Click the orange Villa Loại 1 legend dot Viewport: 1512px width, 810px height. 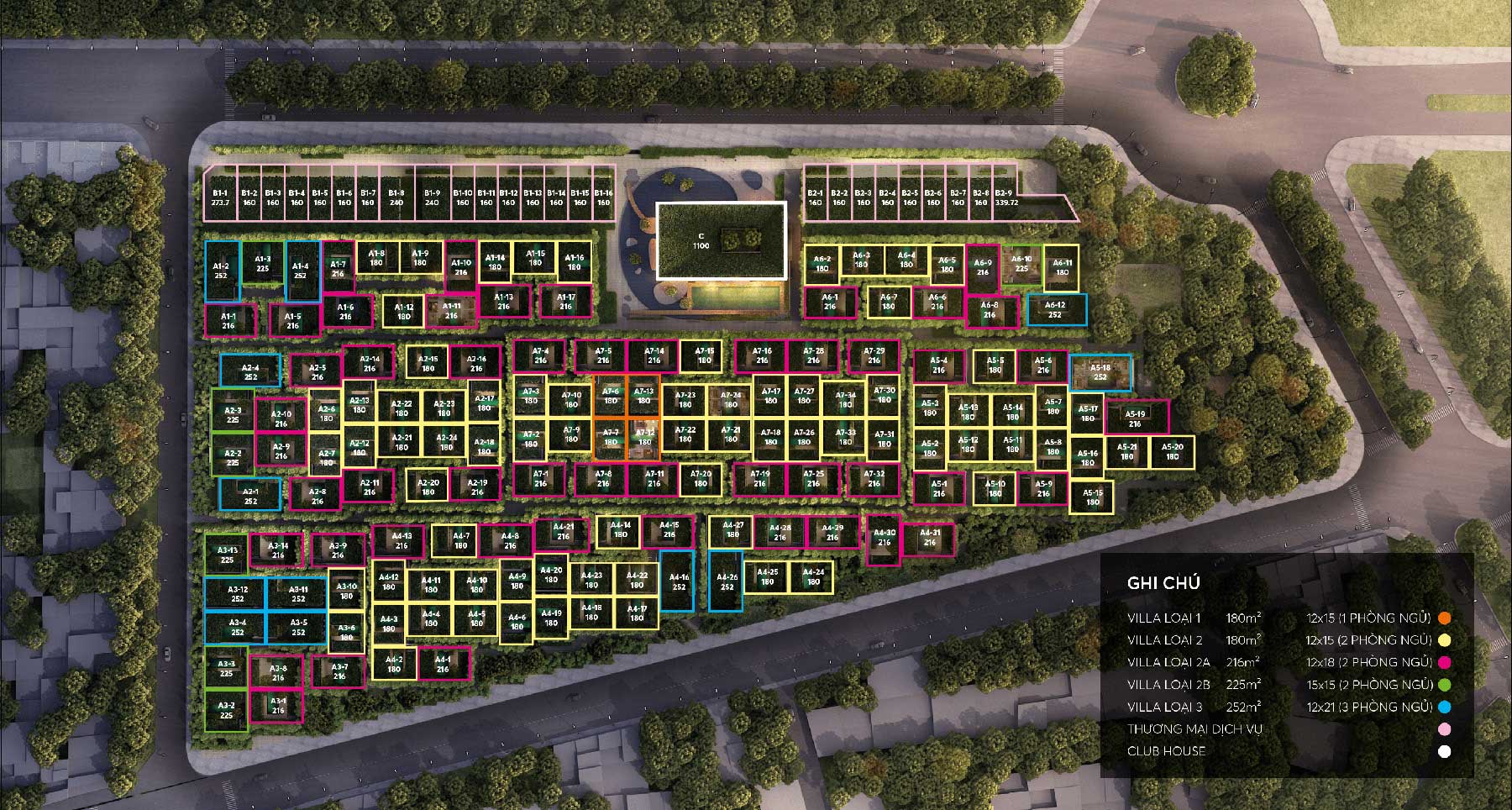[1445, 618]
